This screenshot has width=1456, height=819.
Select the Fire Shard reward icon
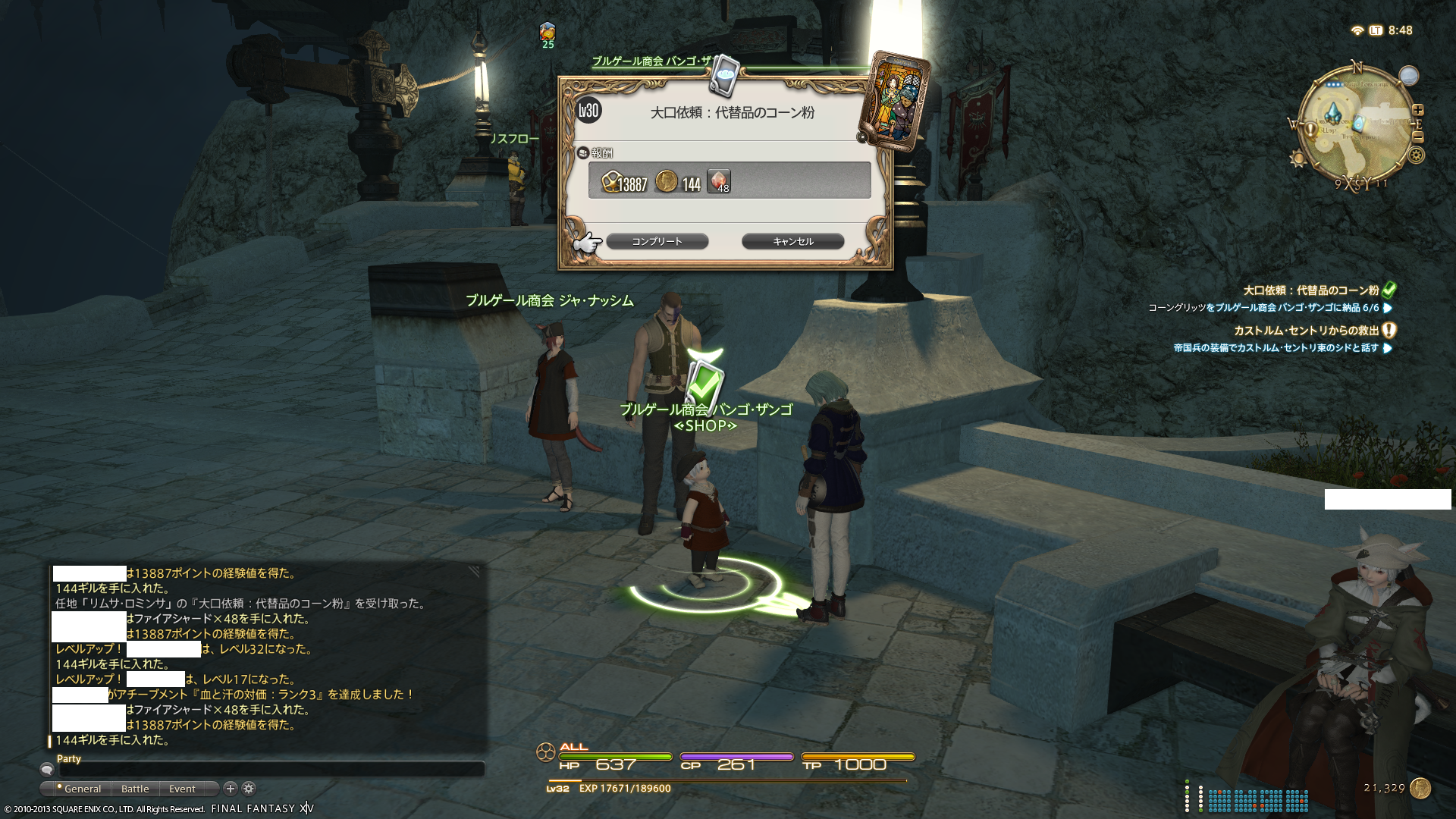[x=718, y=181]
